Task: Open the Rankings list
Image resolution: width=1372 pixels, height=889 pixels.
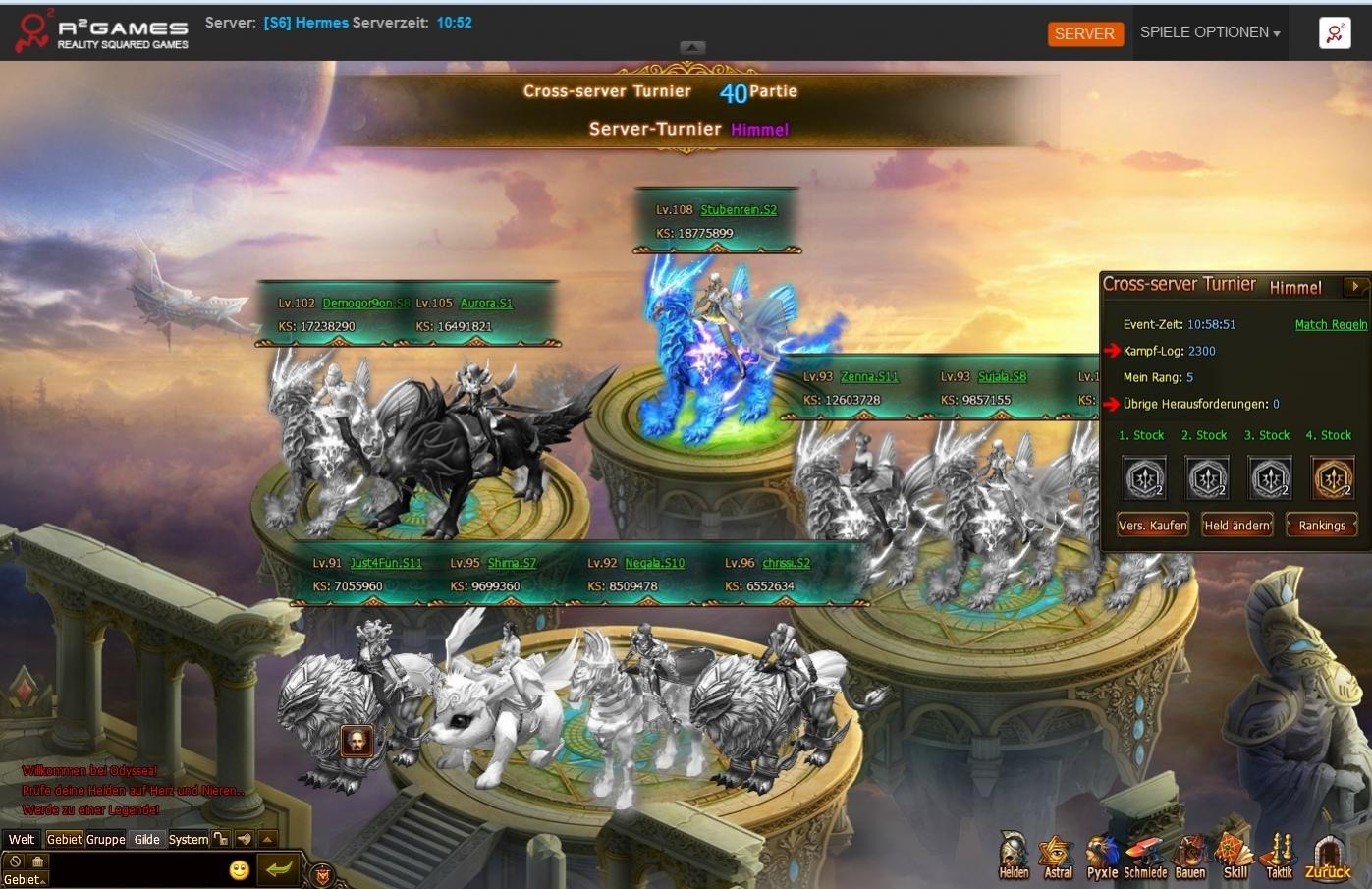Action: (x=1322, y=526)
